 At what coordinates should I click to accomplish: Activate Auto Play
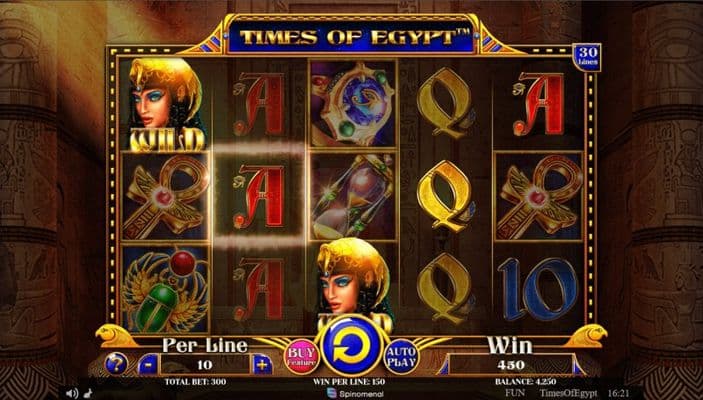(402, 356)
